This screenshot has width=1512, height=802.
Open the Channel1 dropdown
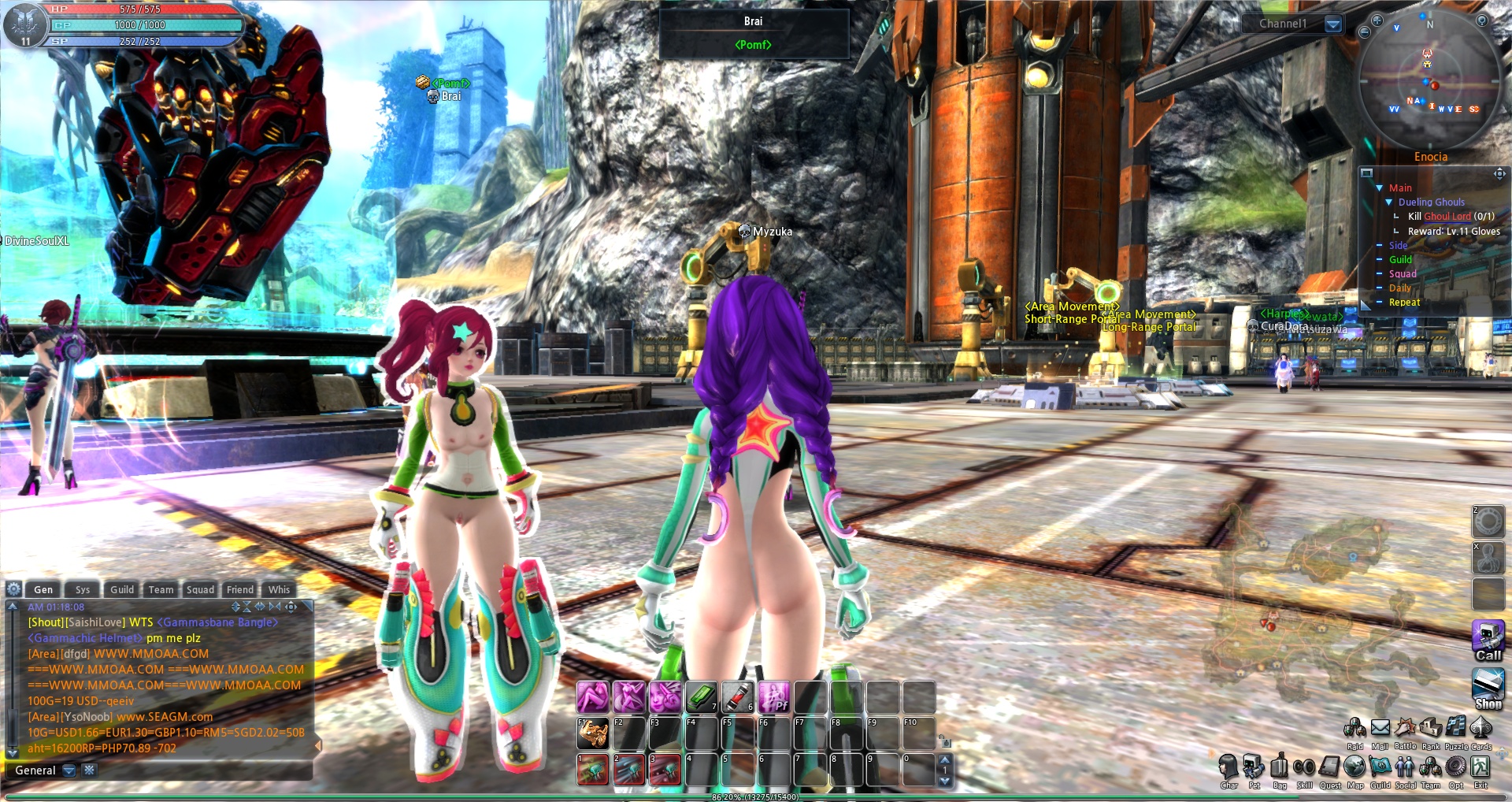pyautogui.click(x=1333, y=24)
